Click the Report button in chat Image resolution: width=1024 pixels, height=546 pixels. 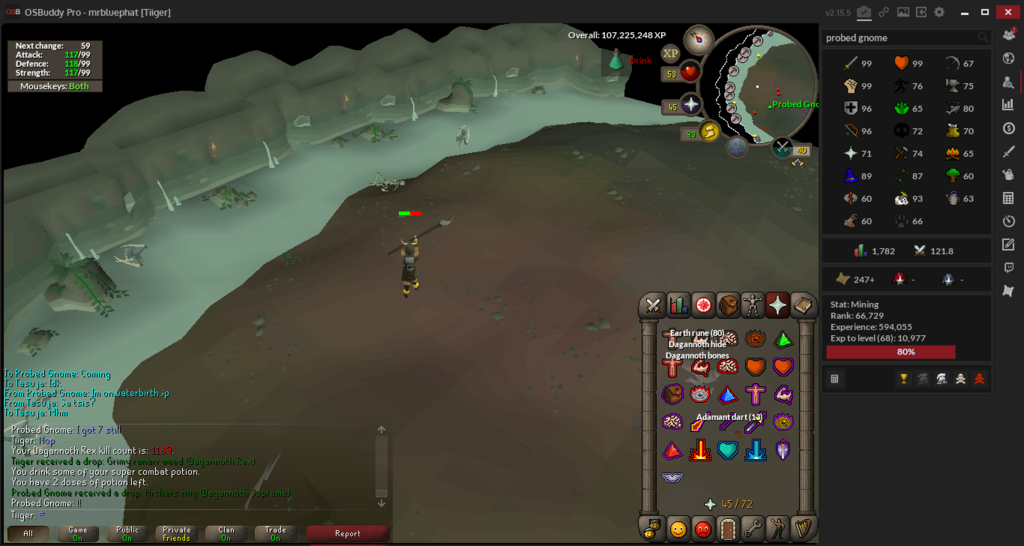[x=347, y=534]
